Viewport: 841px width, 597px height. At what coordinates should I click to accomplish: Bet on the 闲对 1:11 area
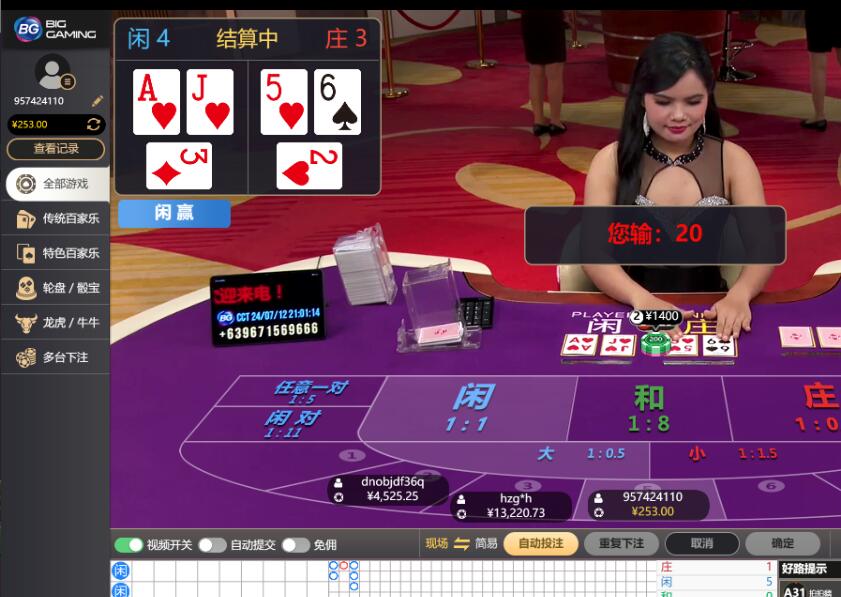tap(290, 423)
